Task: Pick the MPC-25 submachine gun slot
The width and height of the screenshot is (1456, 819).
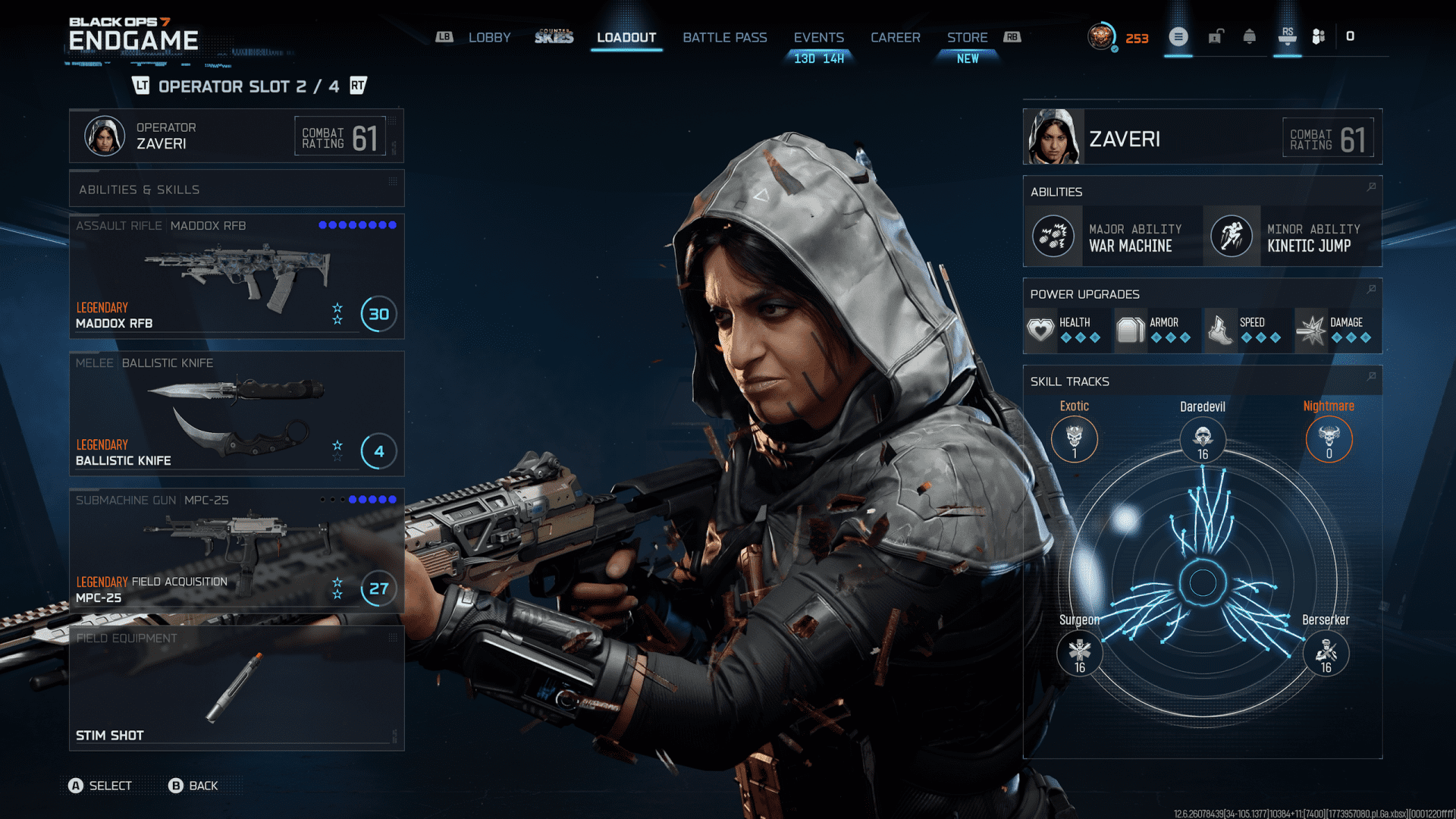Action: pos(236,551)
